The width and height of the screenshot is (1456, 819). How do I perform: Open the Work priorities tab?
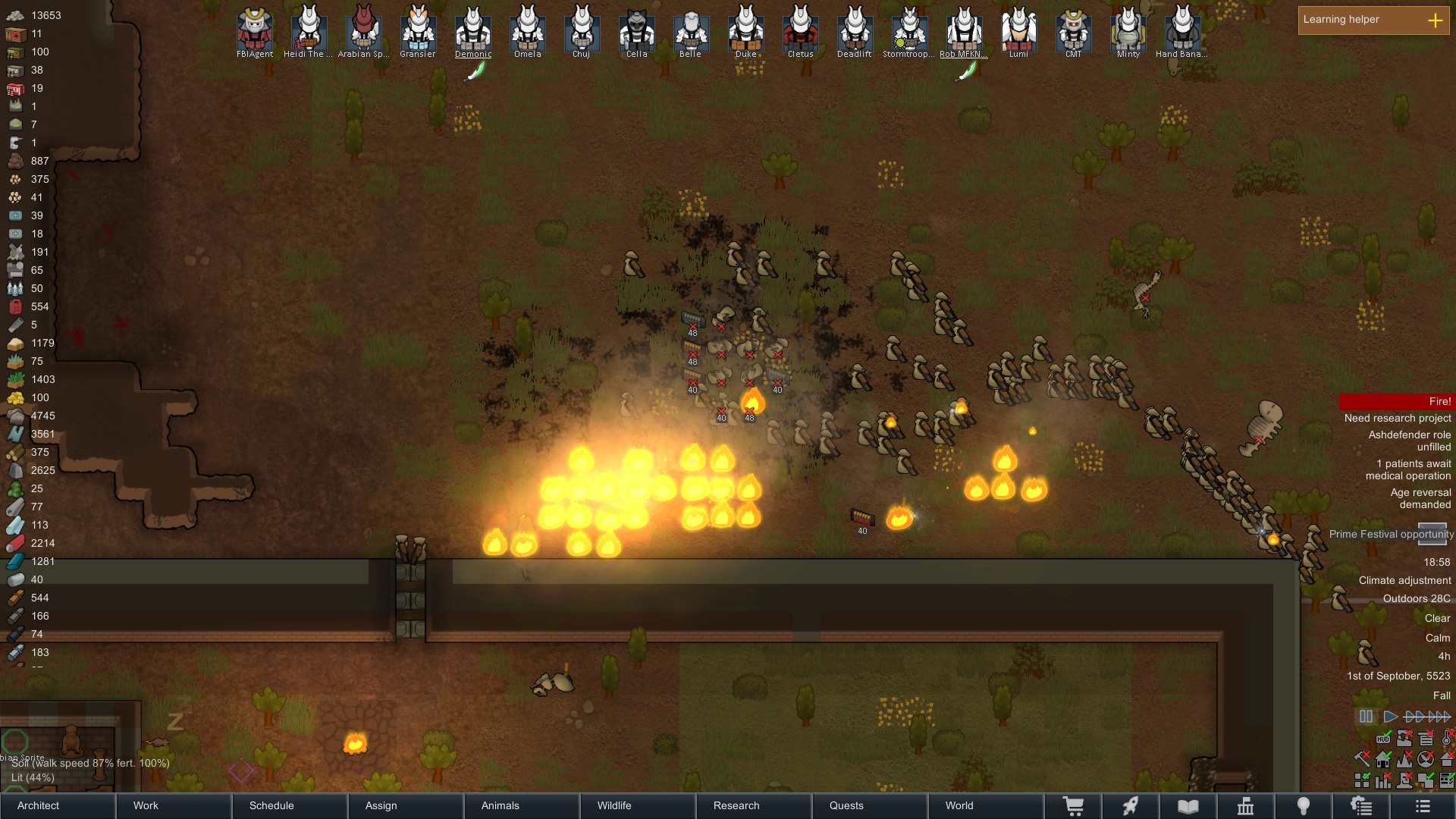173,805
